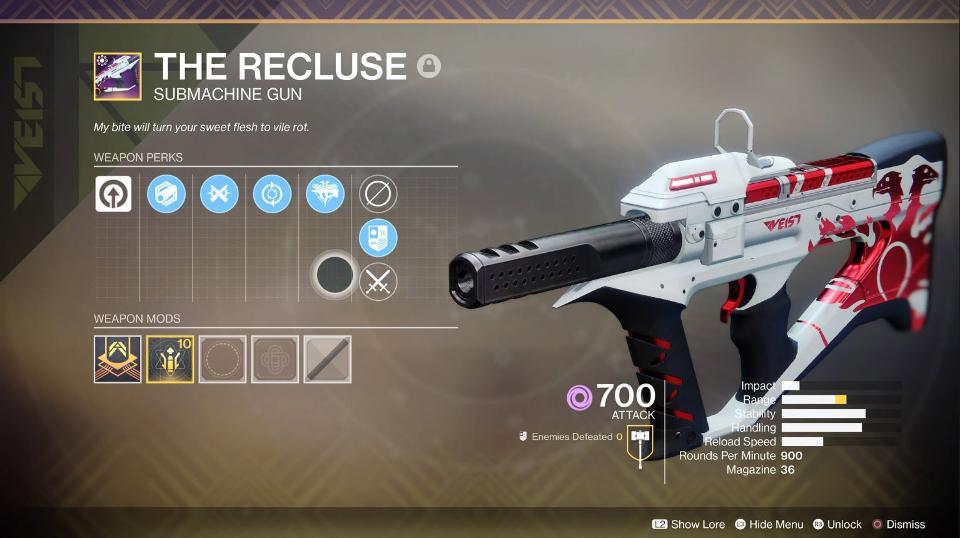Viewport: 960px width, 538px height.
Task: Inspect the circular arrows reload perk
Action: pyautogui.click(x=270, y=193)
